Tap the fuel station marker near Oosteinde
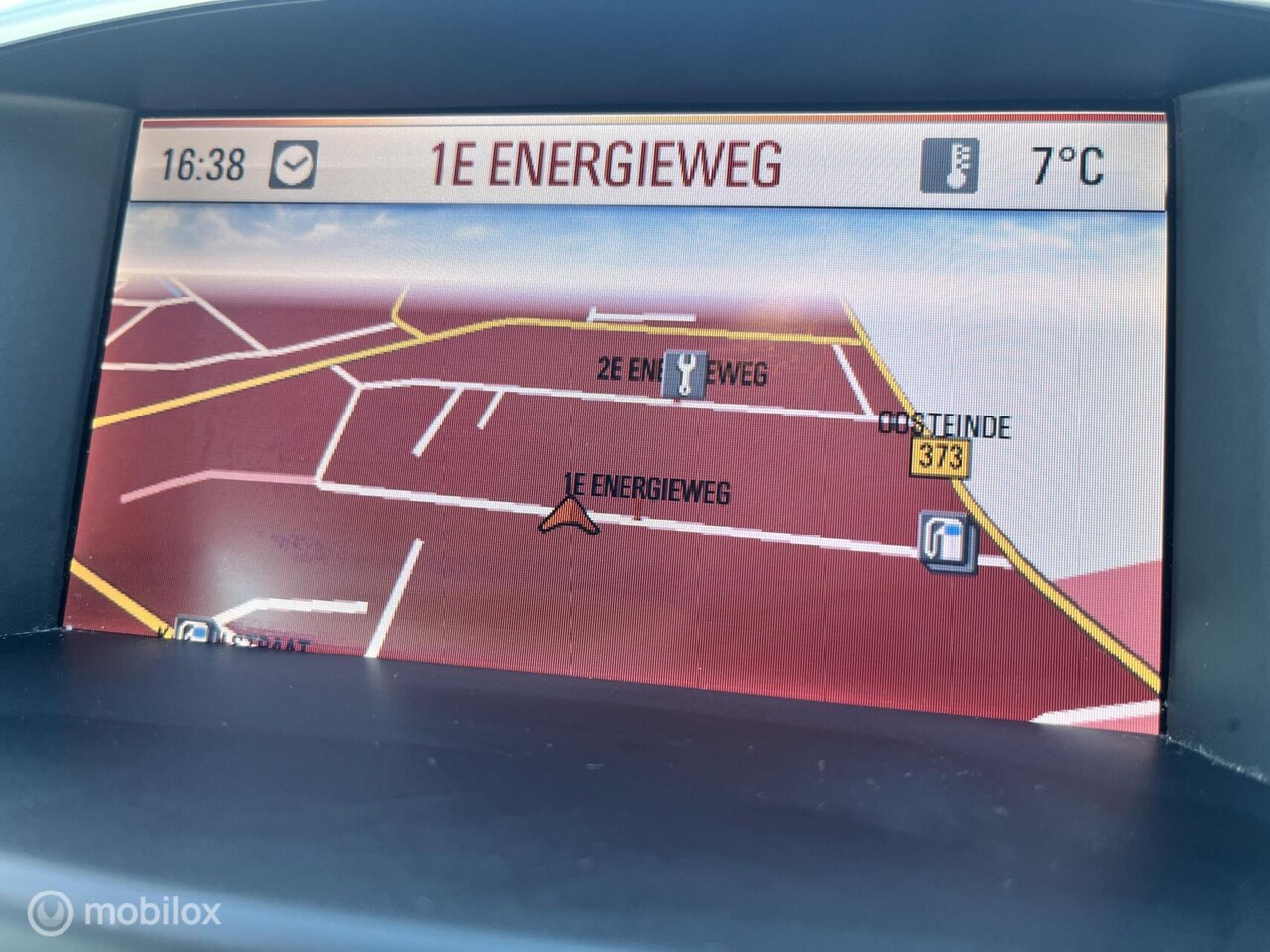The image size is (1270, 952). 948,540
